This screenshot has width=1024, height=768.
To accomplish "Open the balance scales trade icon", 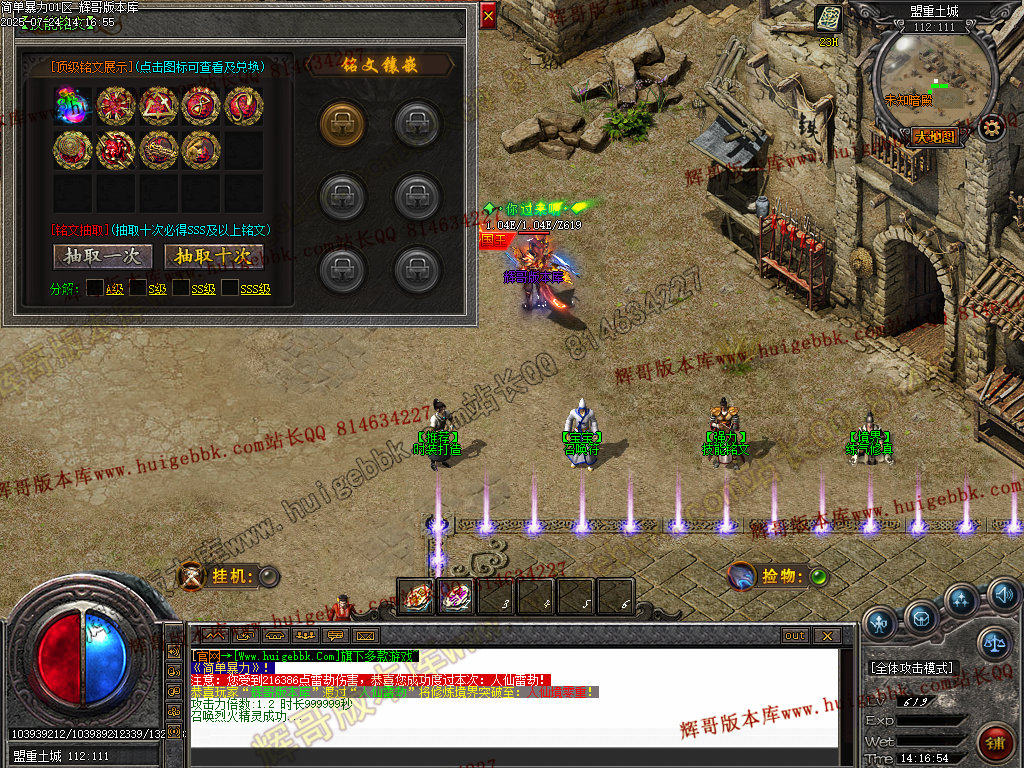I will (994, 644).
